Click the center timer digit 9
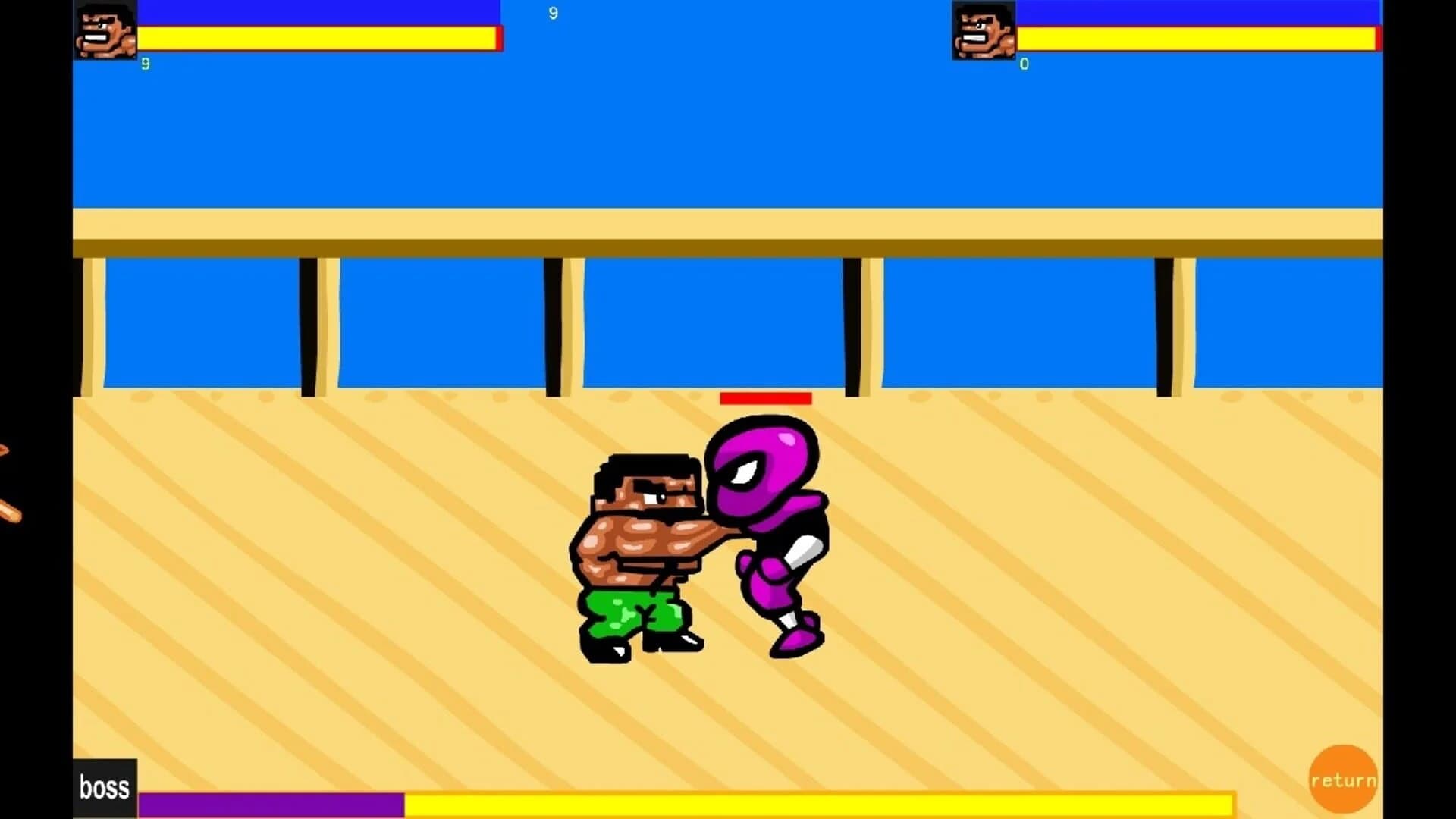The height and width of the screenshot is (819, 1456). (552, 14)
